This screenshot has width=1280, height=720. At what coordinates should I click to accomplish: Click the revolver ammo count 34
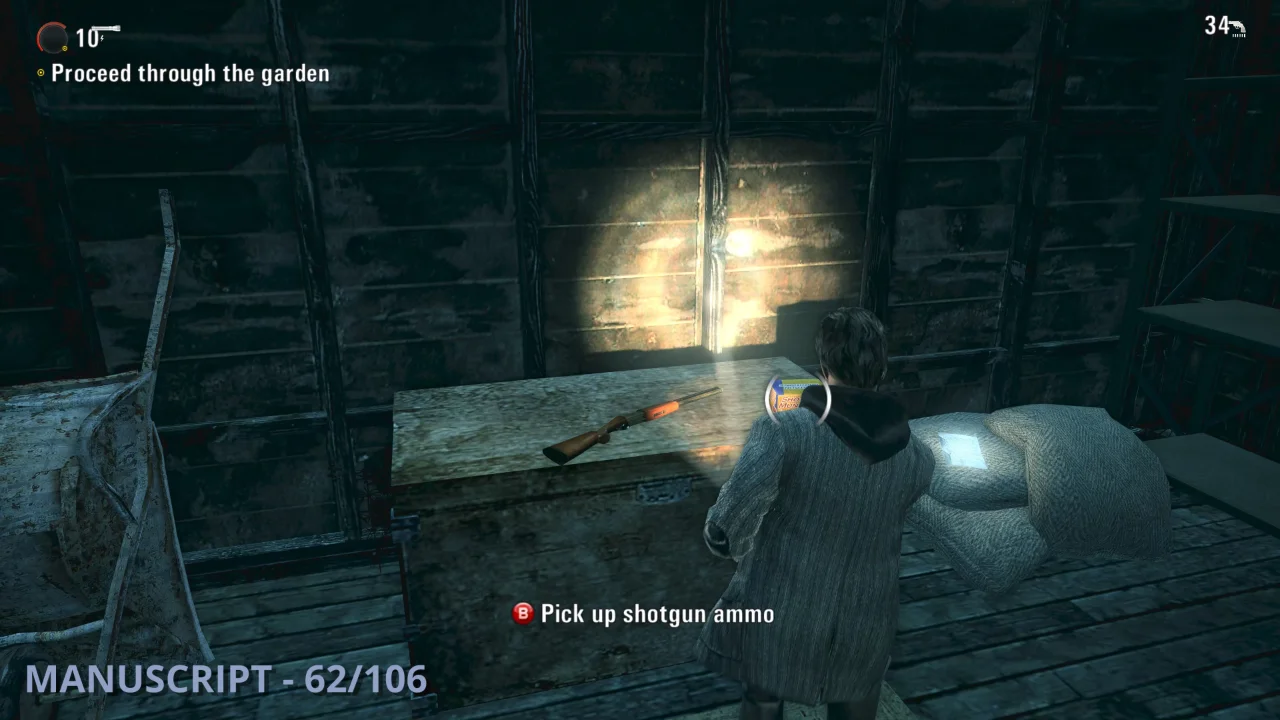[1216, 25]
